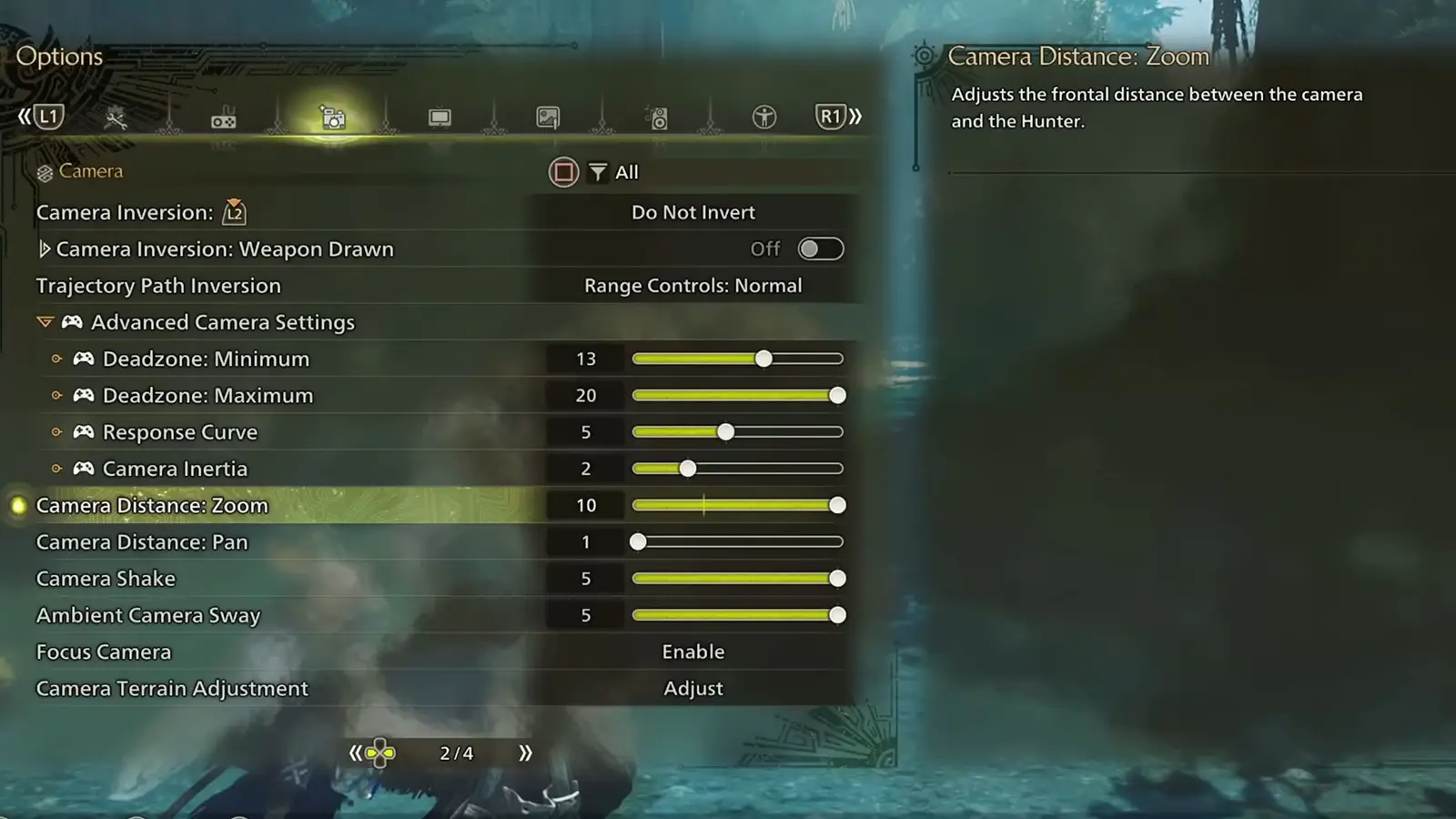
Task: Select the Graphics image settings icon
Action: [548, 117]
